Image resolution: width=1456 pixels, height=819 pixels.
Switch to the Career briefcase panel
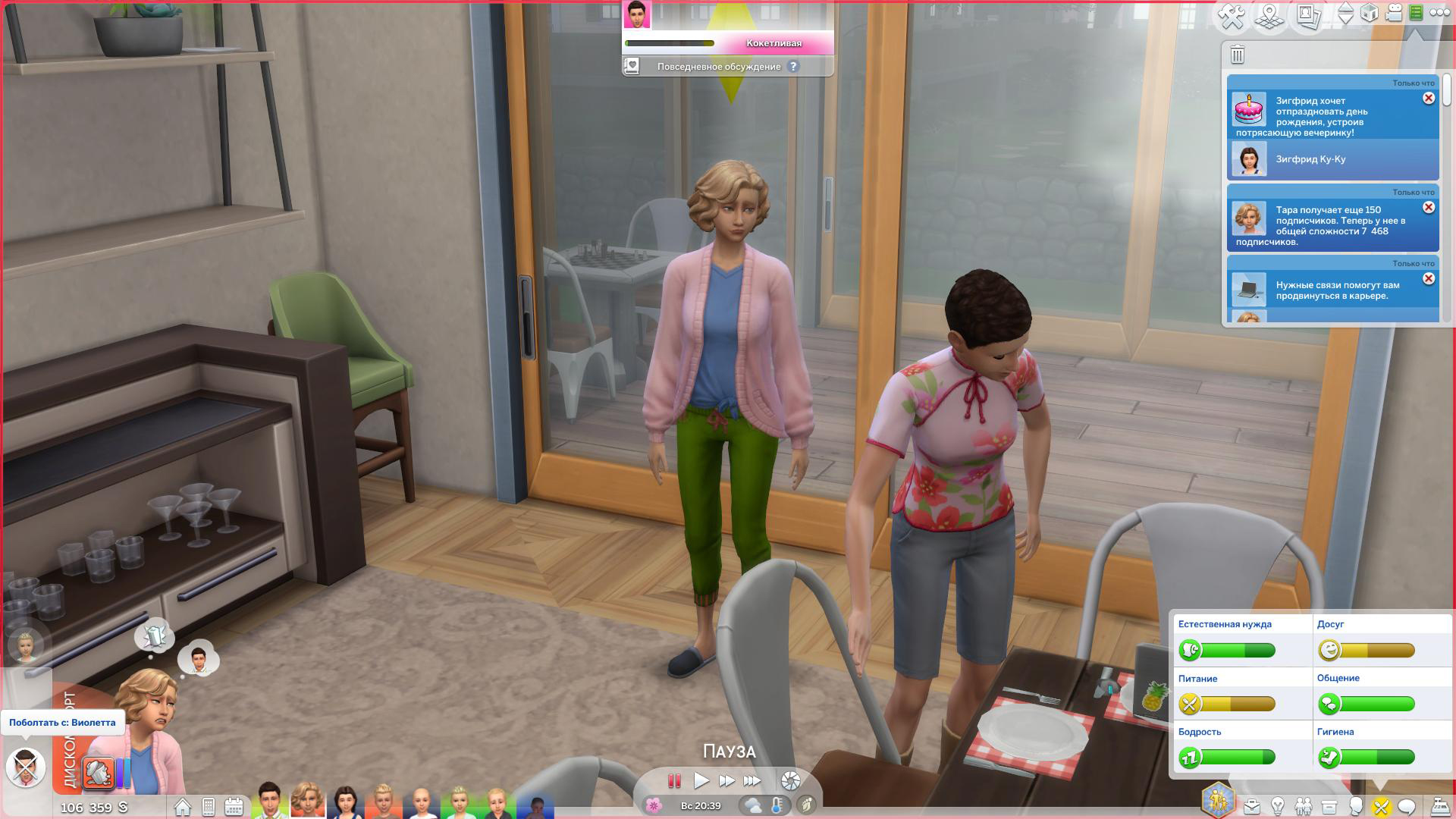click(1251, 806)
